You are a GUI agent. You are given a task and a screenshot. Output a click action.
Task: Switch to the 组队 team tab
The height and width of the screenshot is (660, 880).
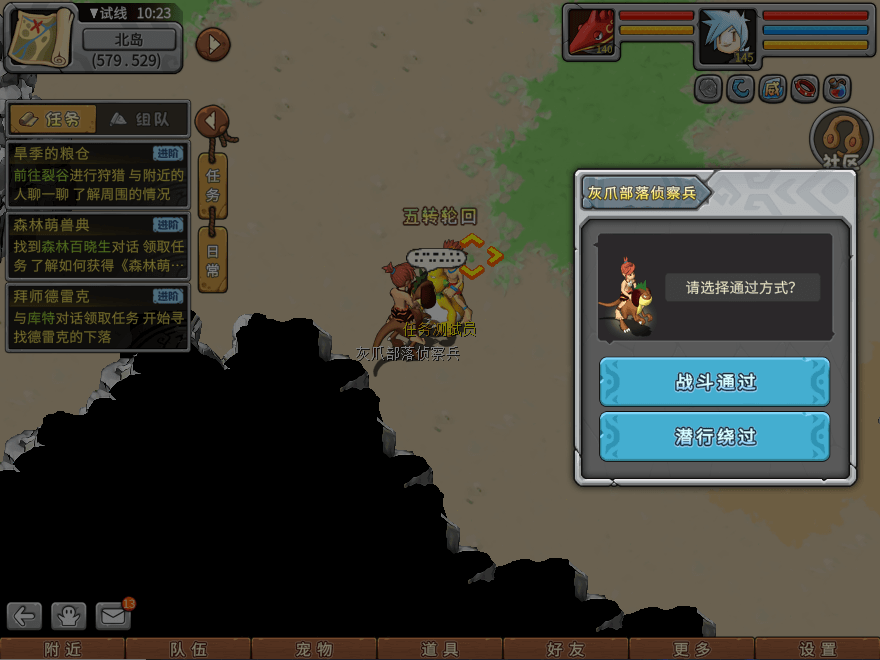(x=140, y=120)
